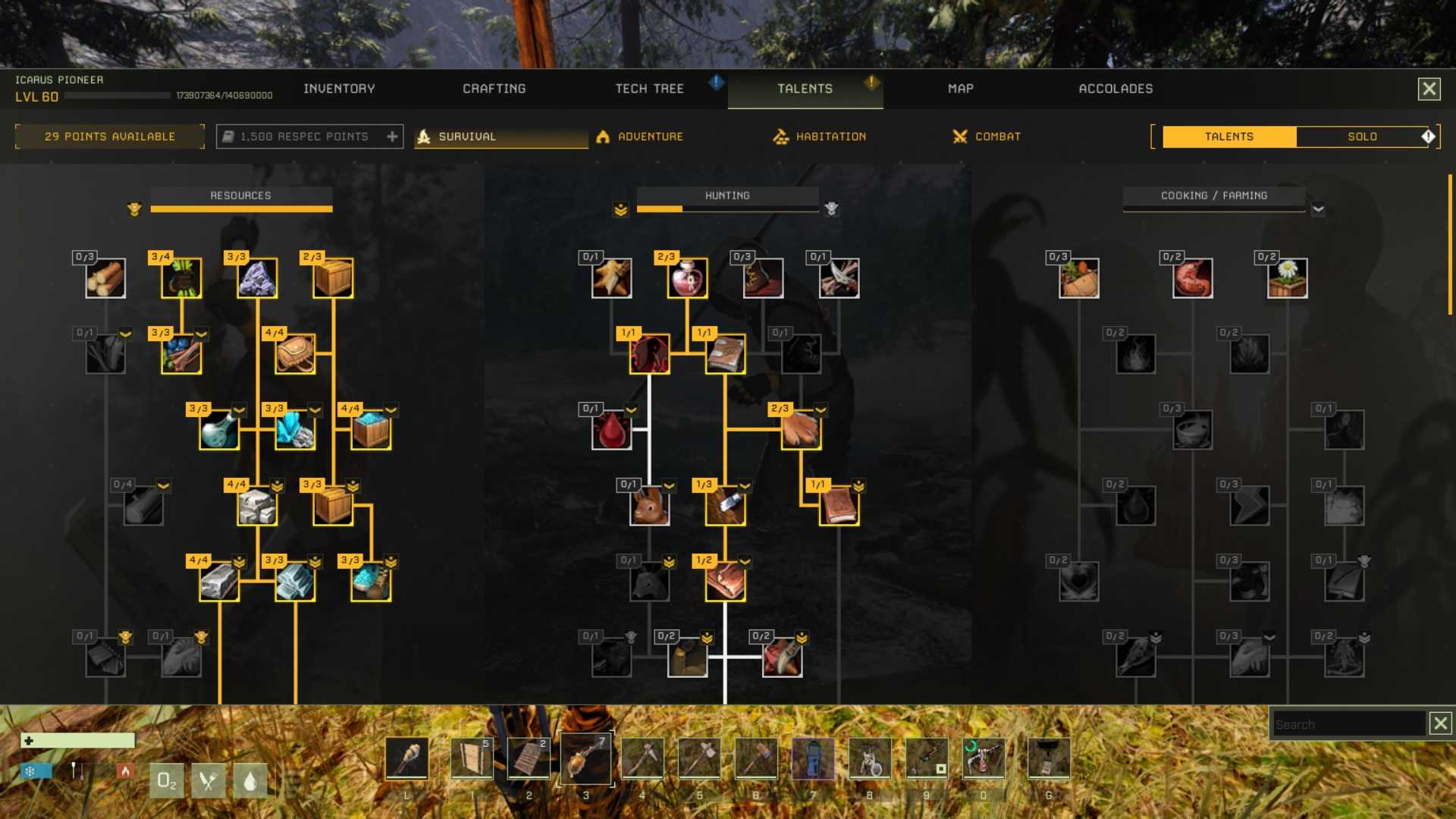Close the talents window
The height and width of the screenshot is (819, 1456).
tap(1429, 89)
